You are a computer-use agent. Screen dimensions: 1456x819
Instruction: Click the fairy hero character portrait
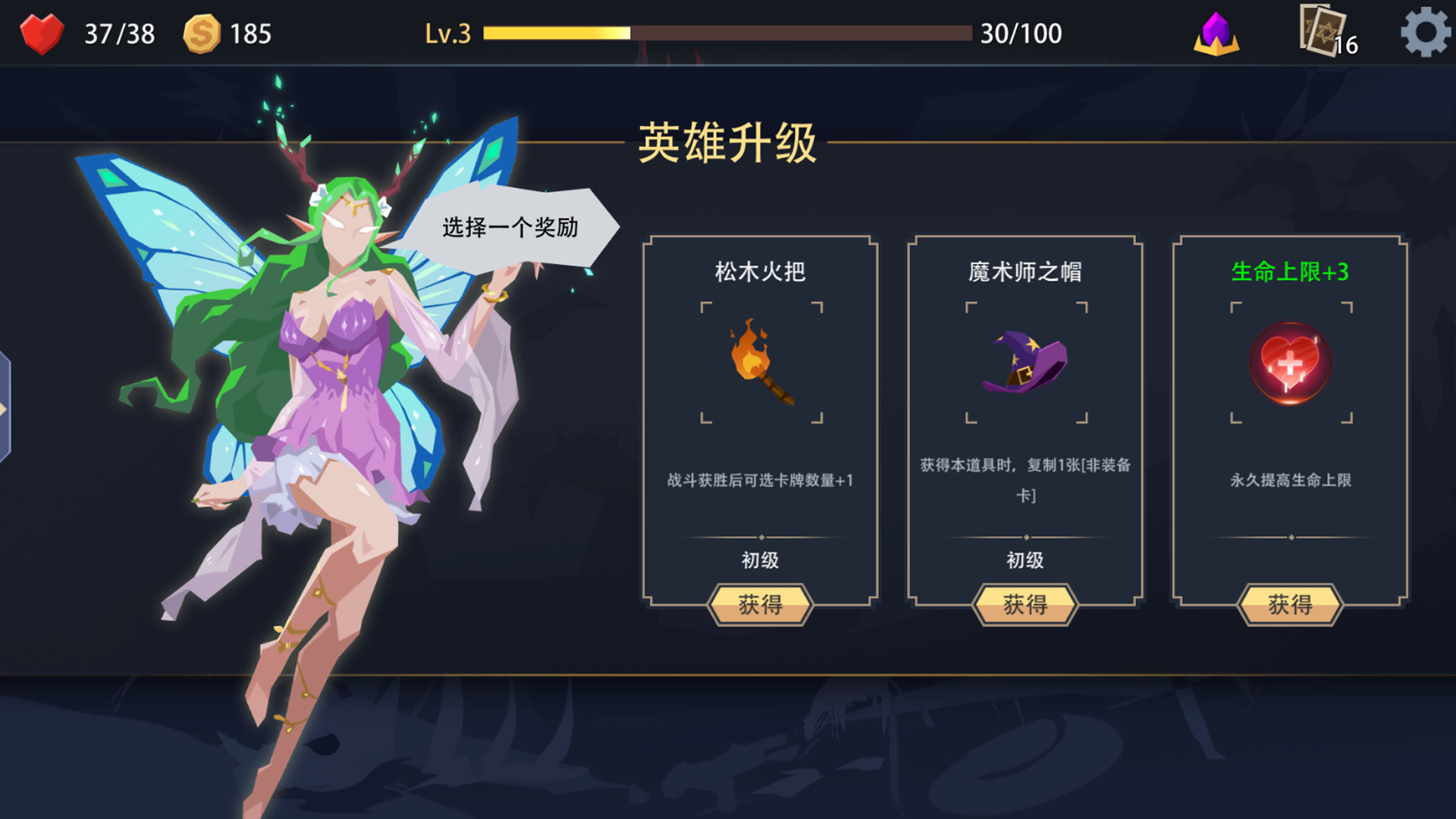coord(326,379)
